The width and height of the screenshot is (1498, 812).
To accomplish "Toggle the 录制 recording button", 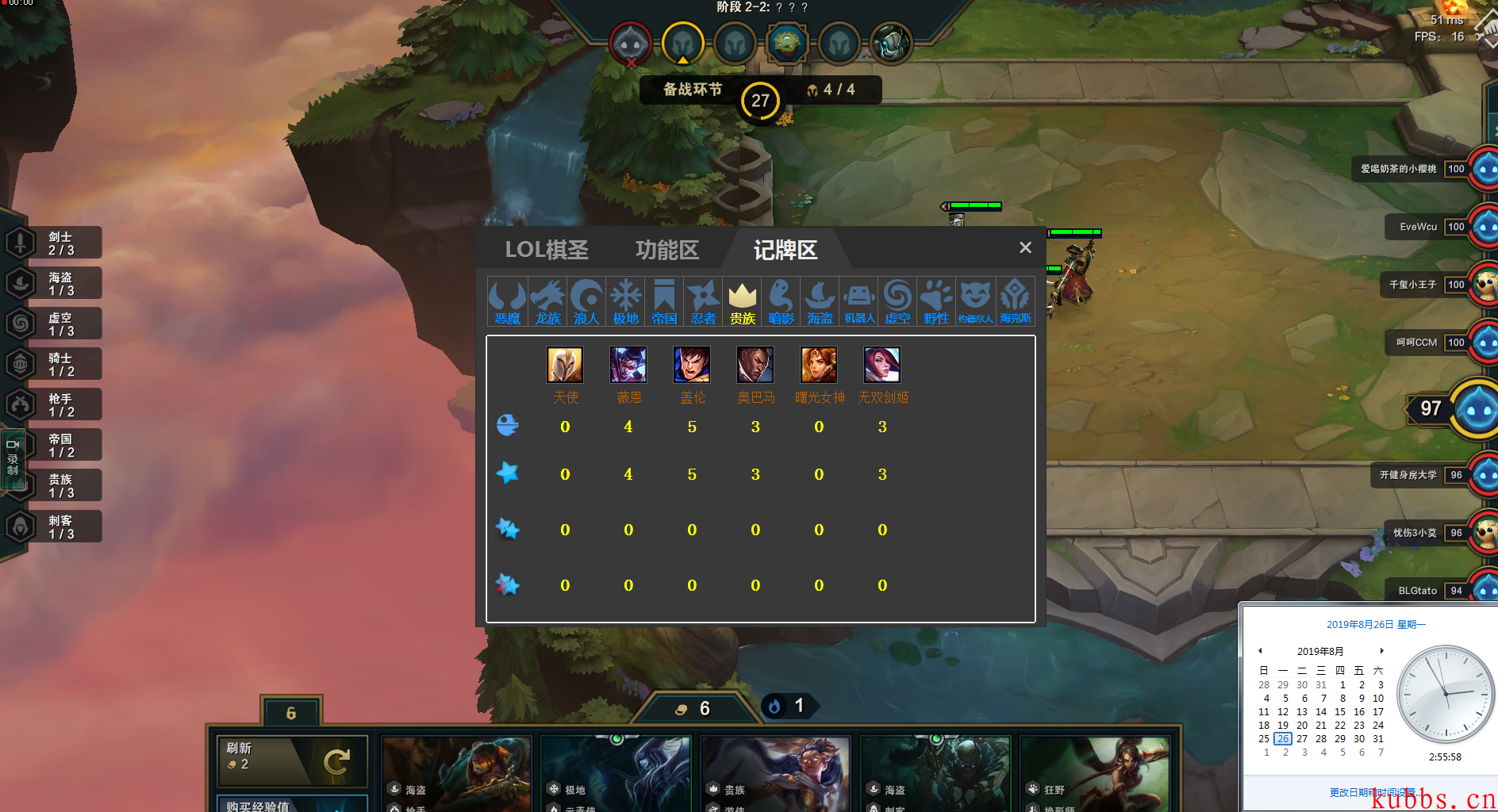I will coord(13,458).
